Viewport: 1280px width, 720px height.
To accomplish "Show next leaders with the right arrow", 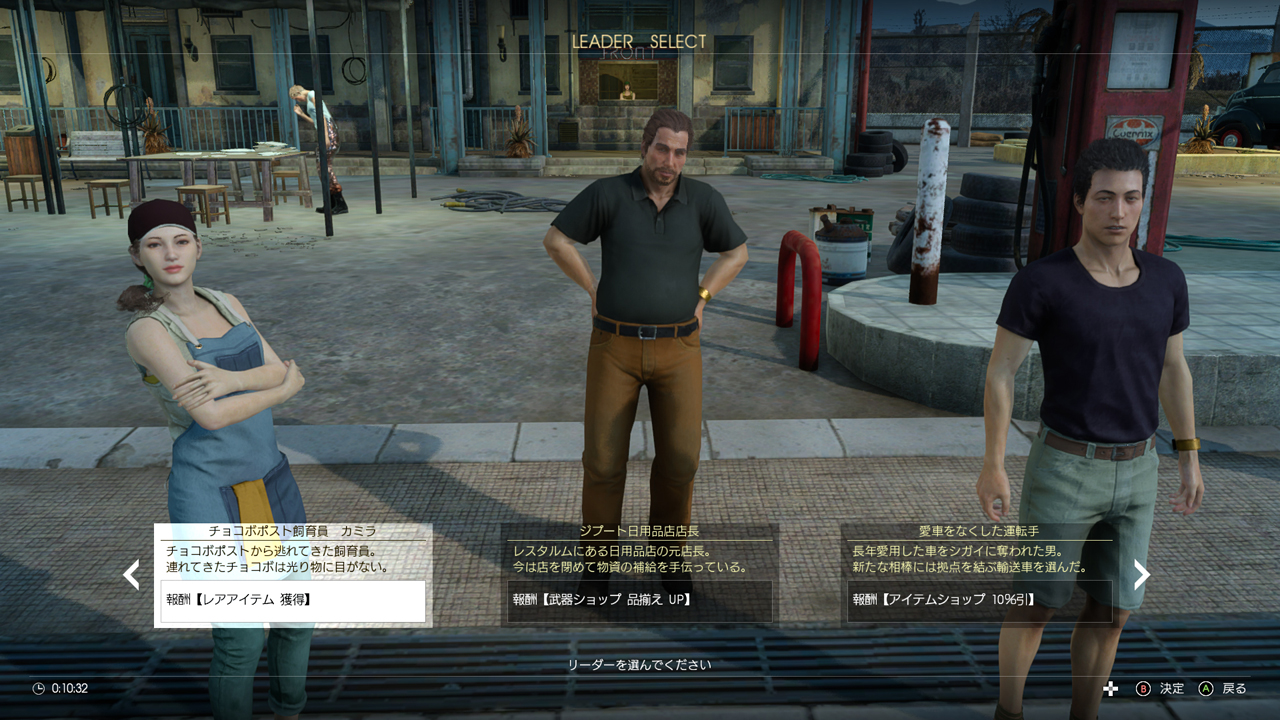I will point(1141,574).
